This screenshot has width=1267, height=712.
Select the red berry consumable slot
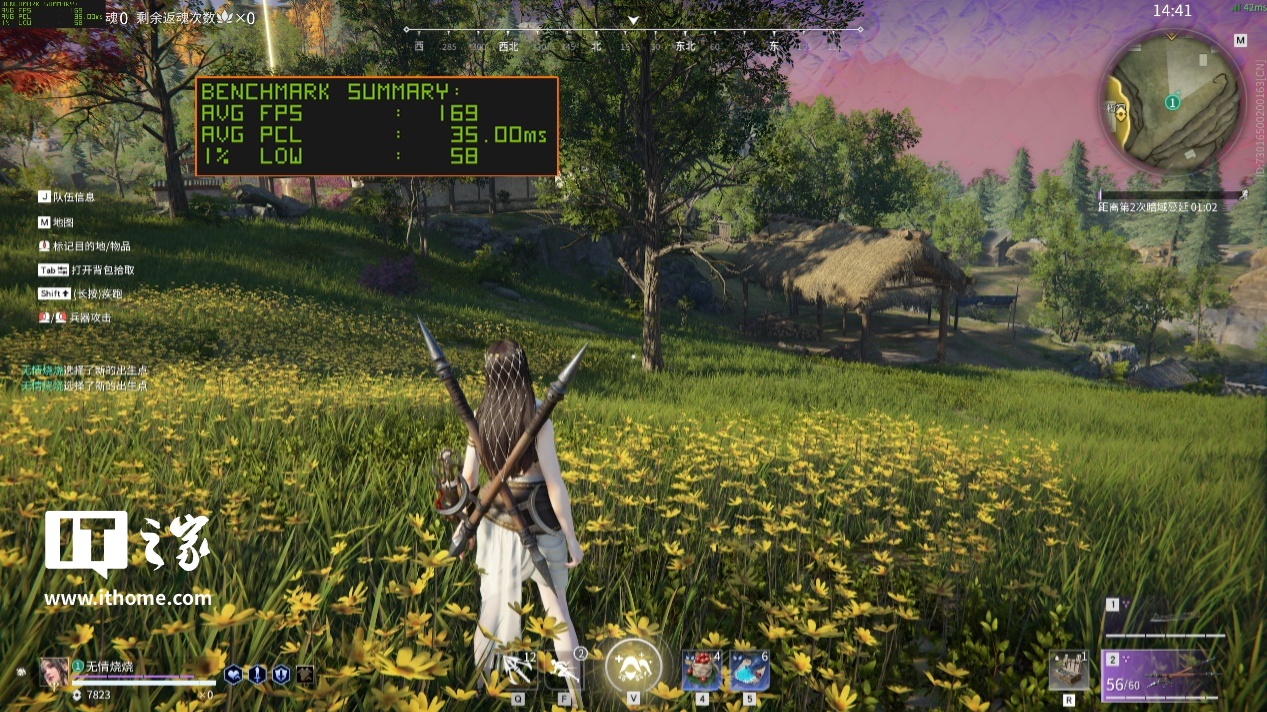[701, 670]
